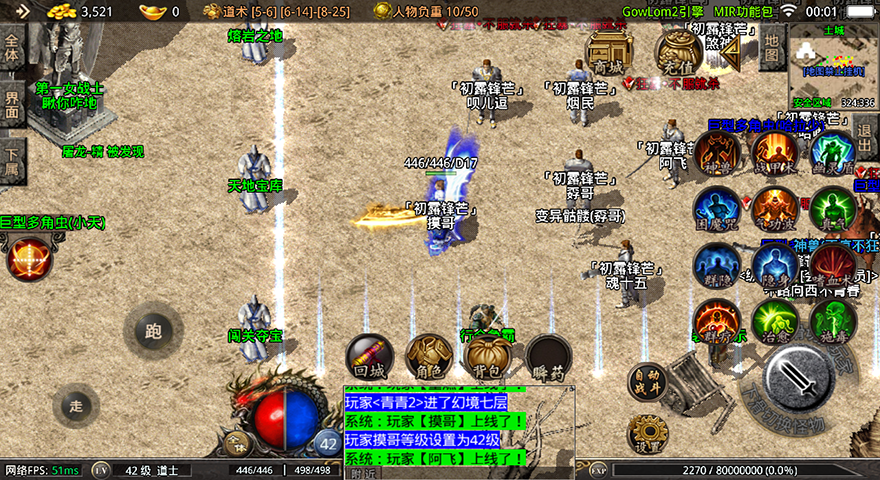Activate the 神兽 summon skill

click(x=716, y=152)
